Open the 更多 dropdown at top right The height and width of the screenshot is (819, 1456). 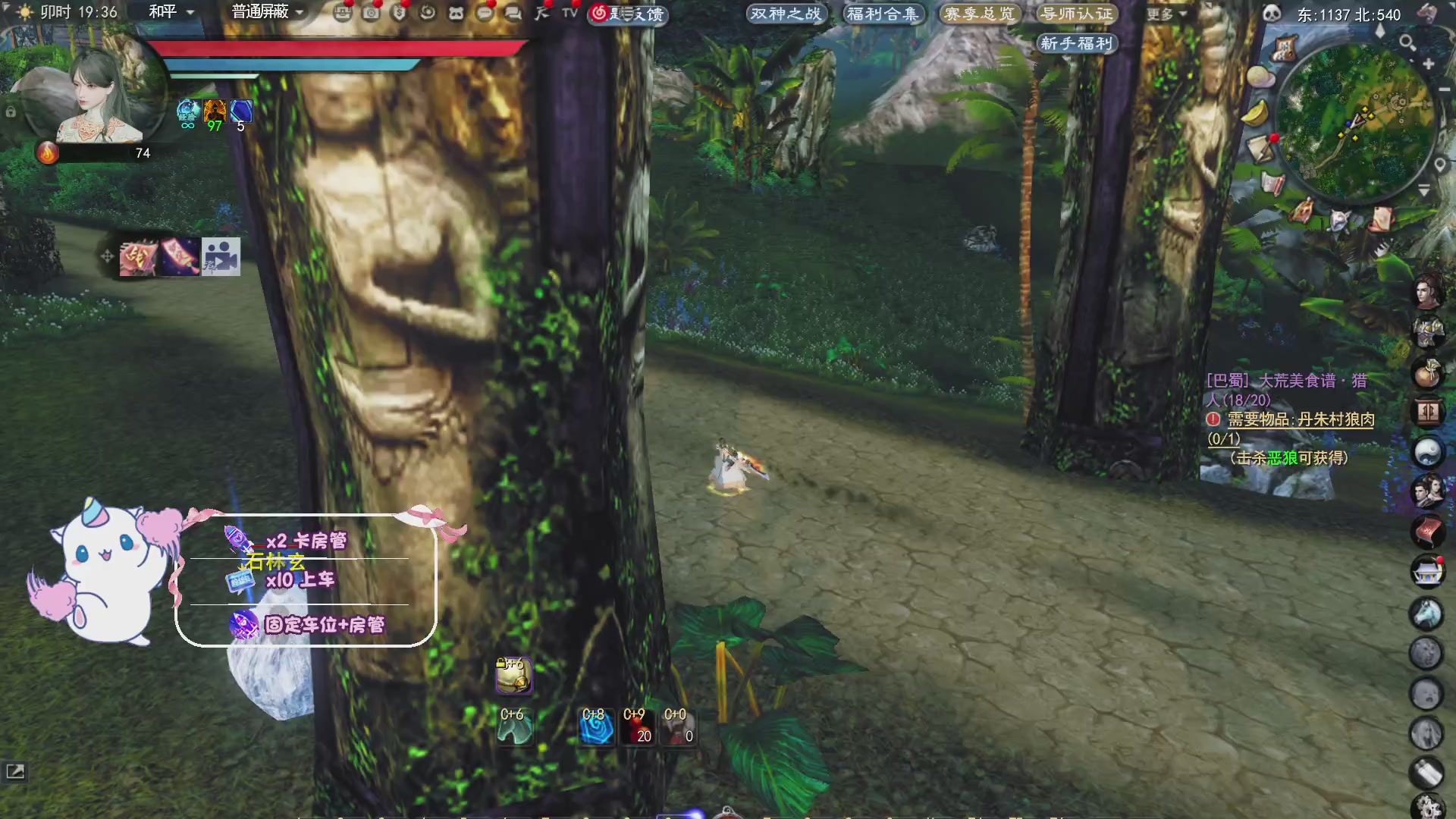coord(1166,13)
